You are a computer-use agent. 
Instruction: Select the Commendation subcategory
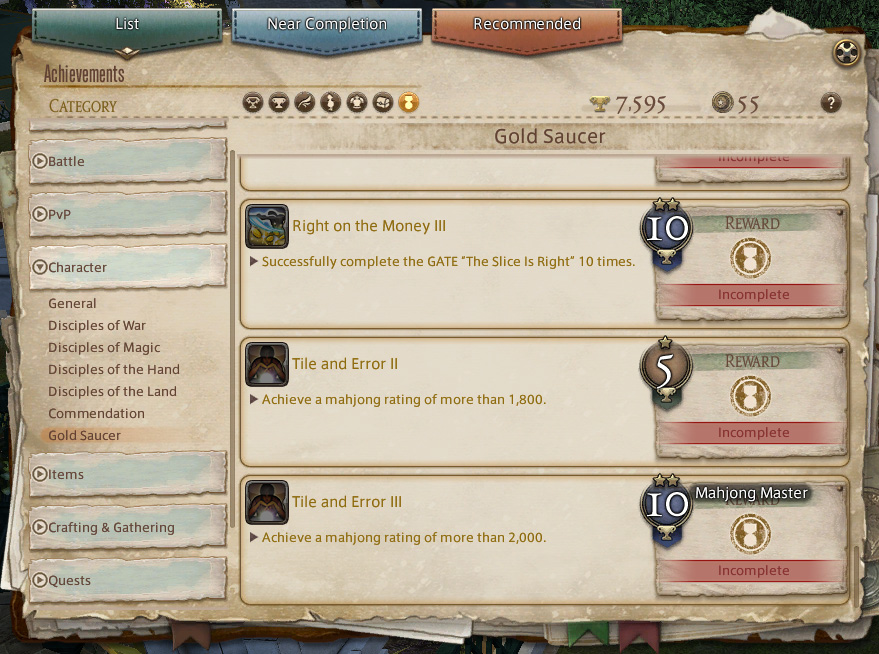[x=96, y=413]
